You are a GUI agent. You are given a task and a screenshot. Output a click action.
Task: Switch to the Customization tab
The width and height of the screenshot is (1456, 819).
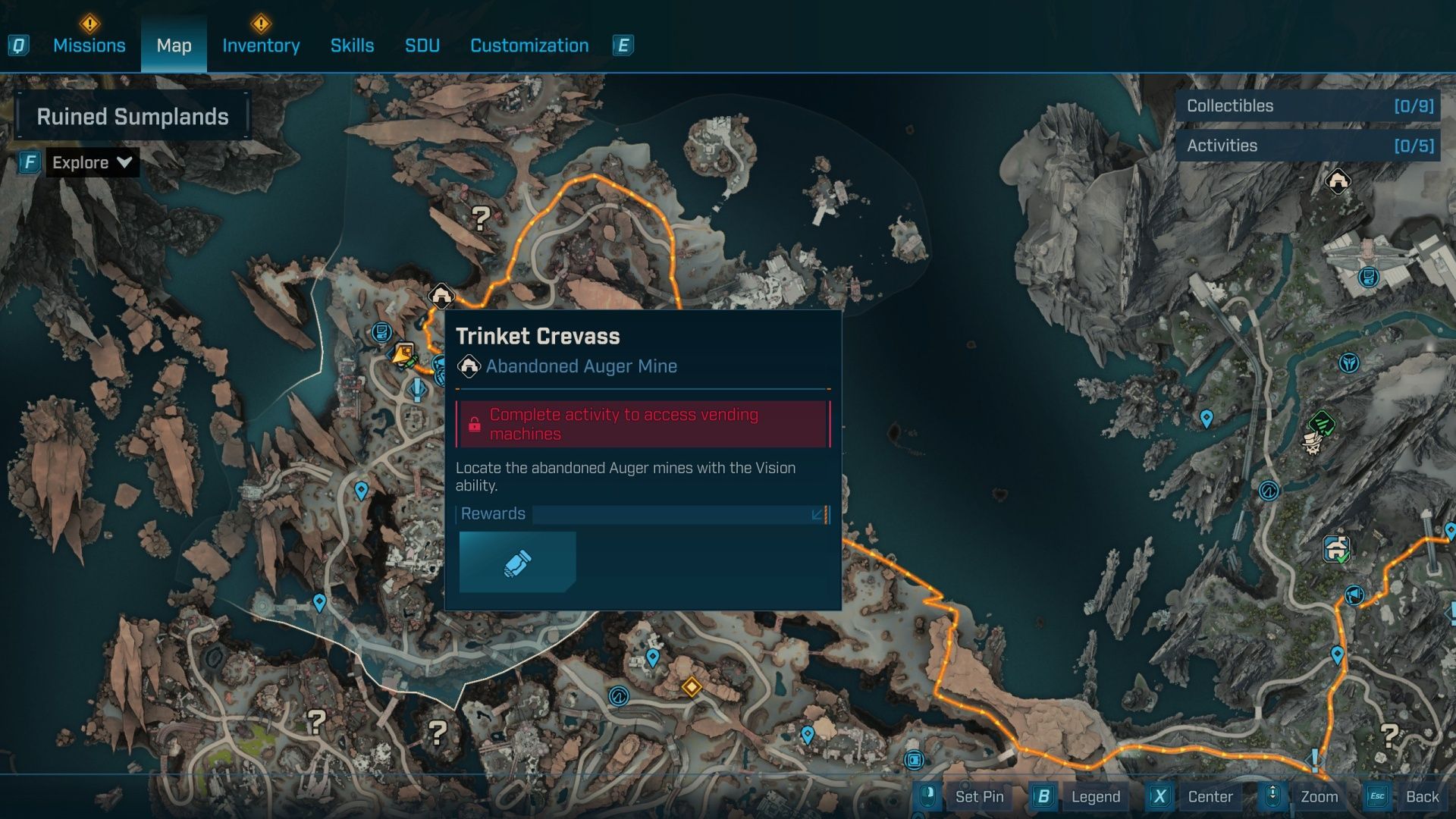point(529,45)
